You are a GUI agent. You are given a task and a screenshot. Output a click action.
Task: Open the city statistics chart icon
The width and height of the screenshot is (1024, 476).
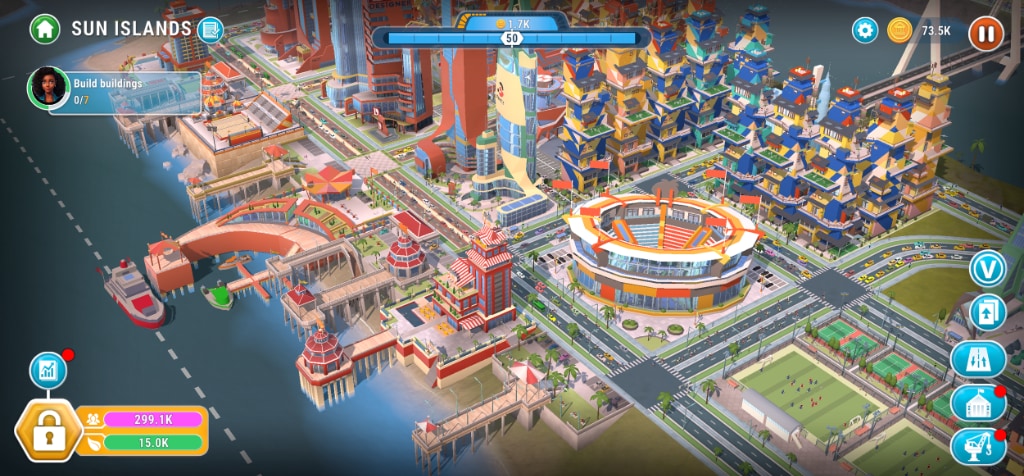(47, 370)
